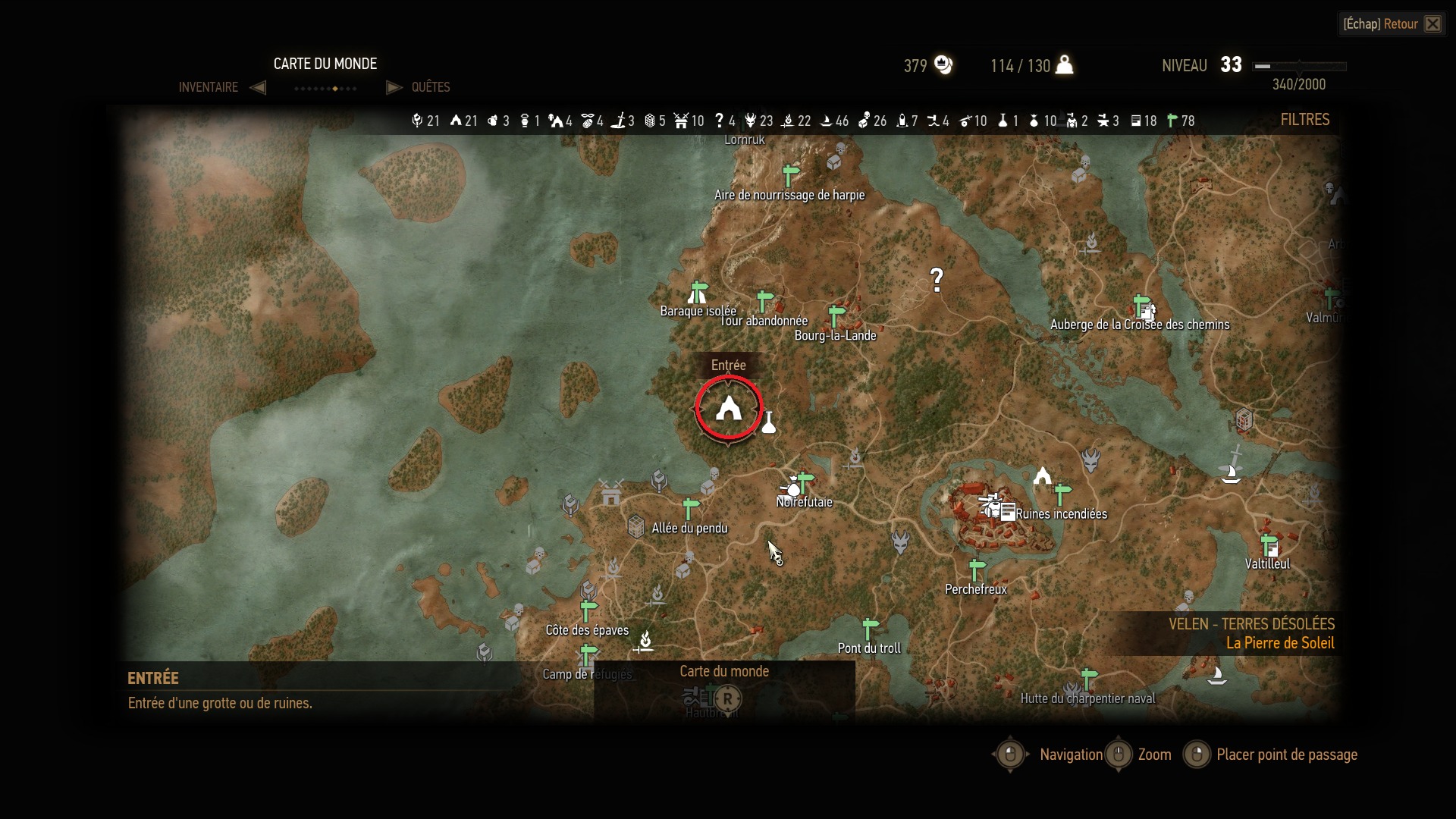This screenshot has width=1456, height=819.
Task: Select the Aire de nourrissage de harpie signpost
Action: (790, 175)
